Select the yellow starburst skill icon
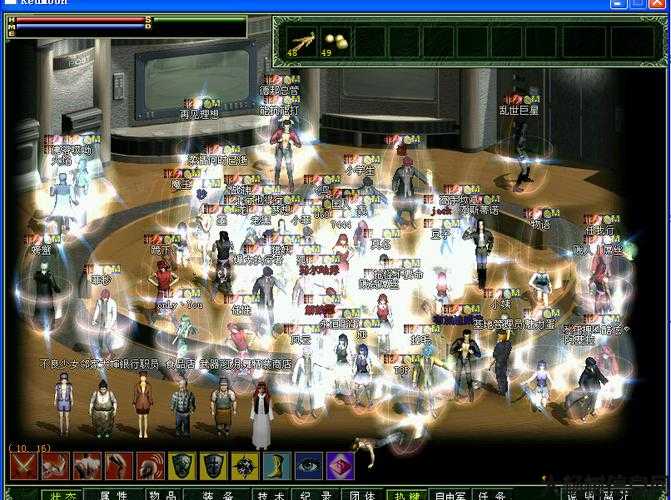671x500 pixels. click(x=245, y=466)
